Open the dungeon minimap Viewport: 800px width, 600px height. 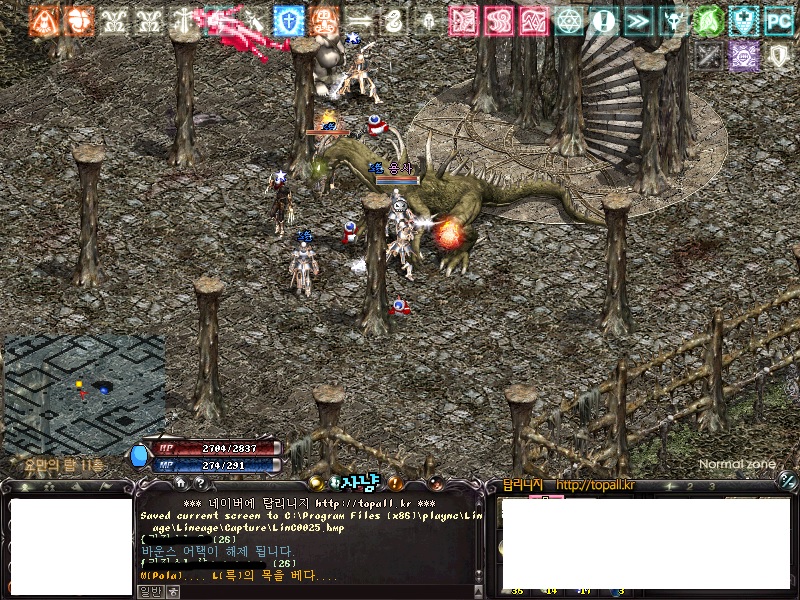[x=84, y=394]
